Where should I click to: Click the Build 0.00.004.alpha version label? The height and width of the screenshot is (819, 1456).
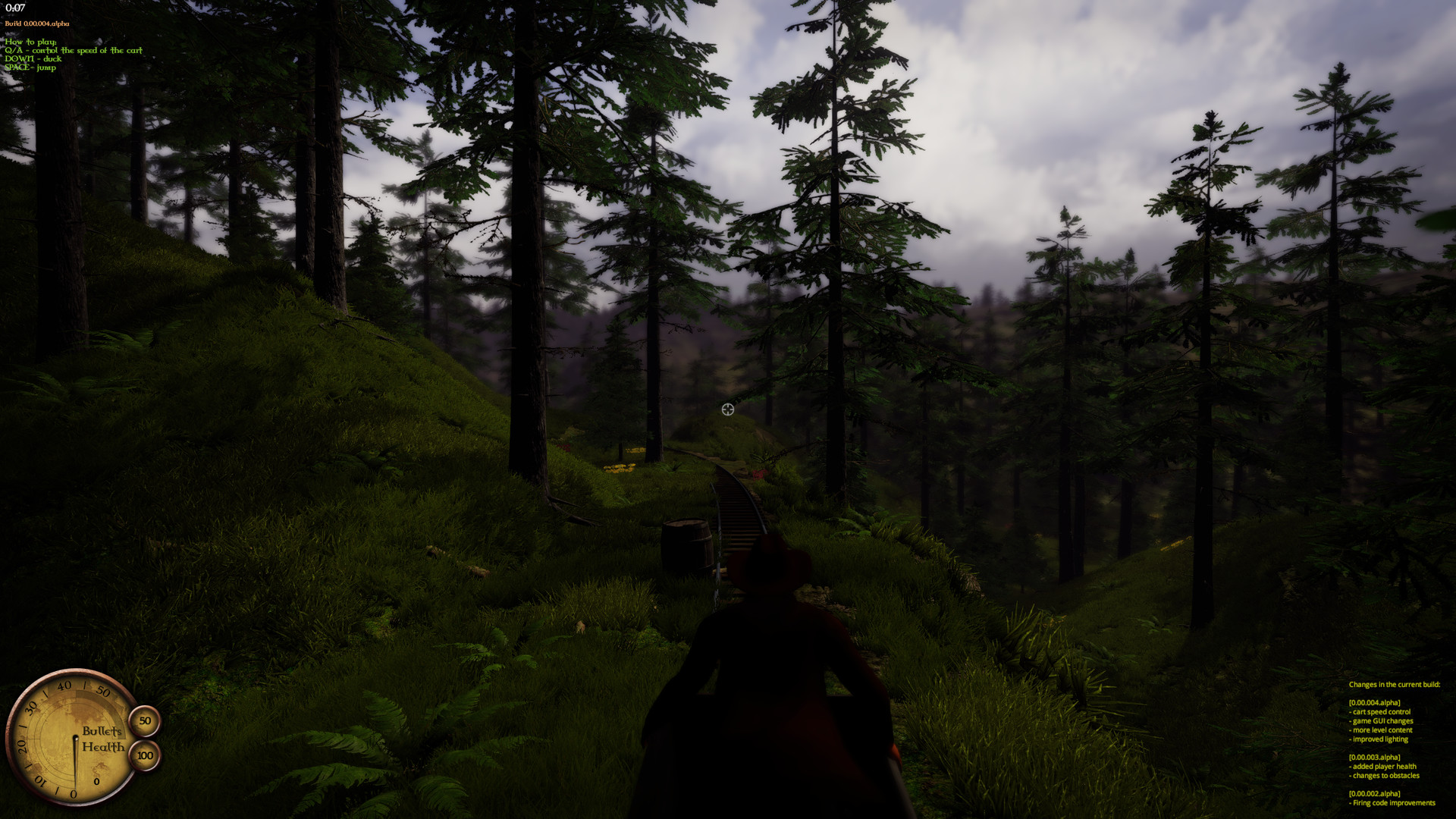(36, 24)
